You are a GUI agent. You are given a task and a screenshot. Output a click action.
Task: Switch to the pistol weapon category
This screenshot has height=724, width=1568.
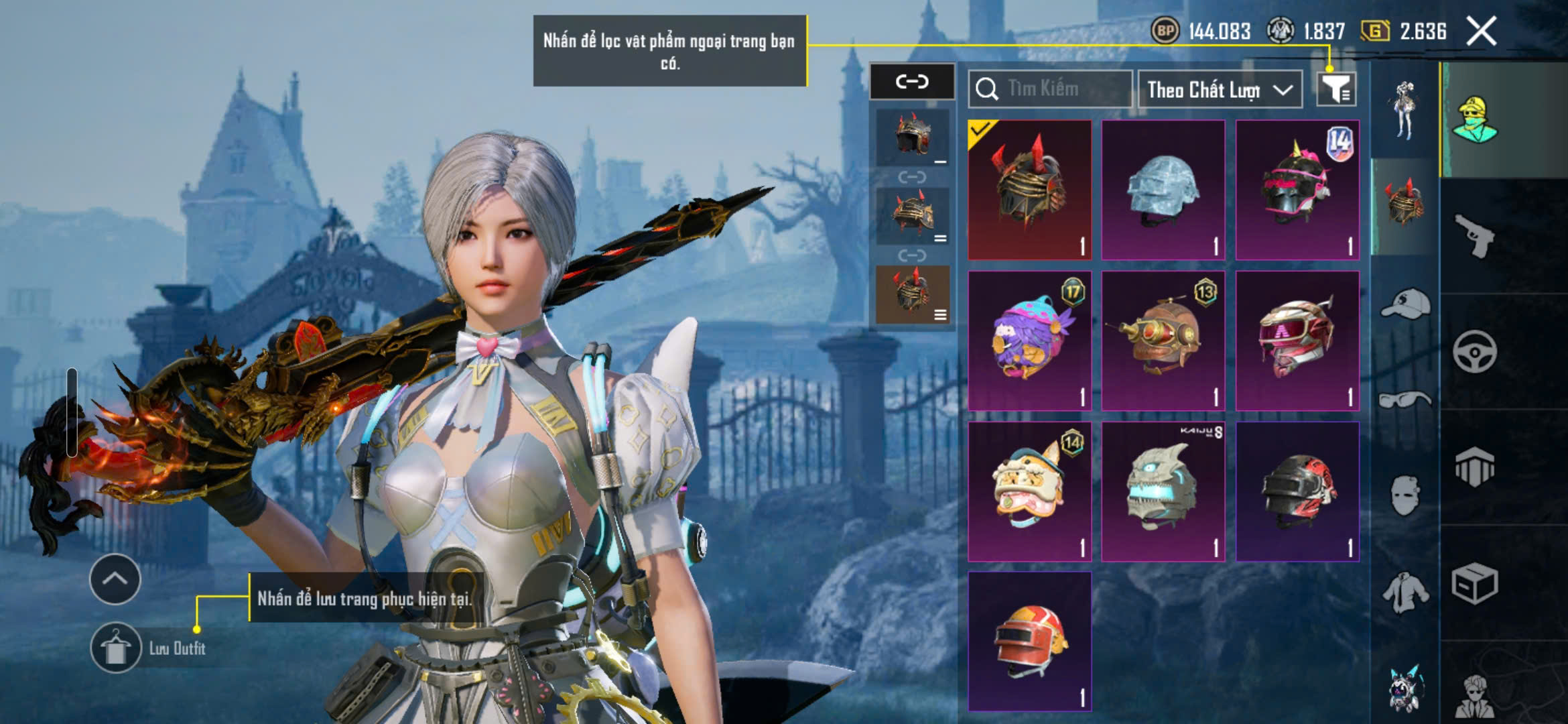[x=1474, y=236]
